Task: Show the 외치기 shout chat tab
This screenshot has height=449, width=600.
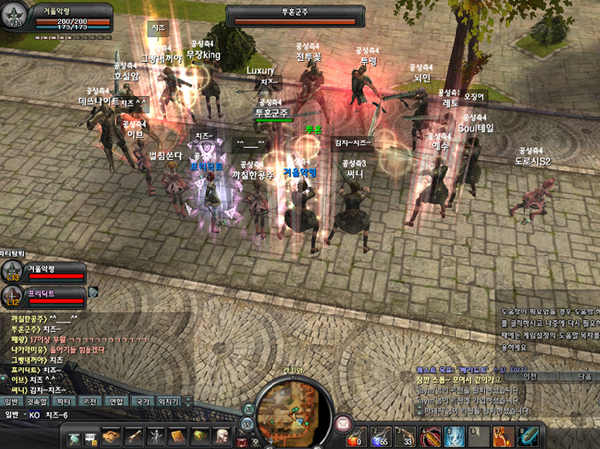Action: [x=168, y=401]
